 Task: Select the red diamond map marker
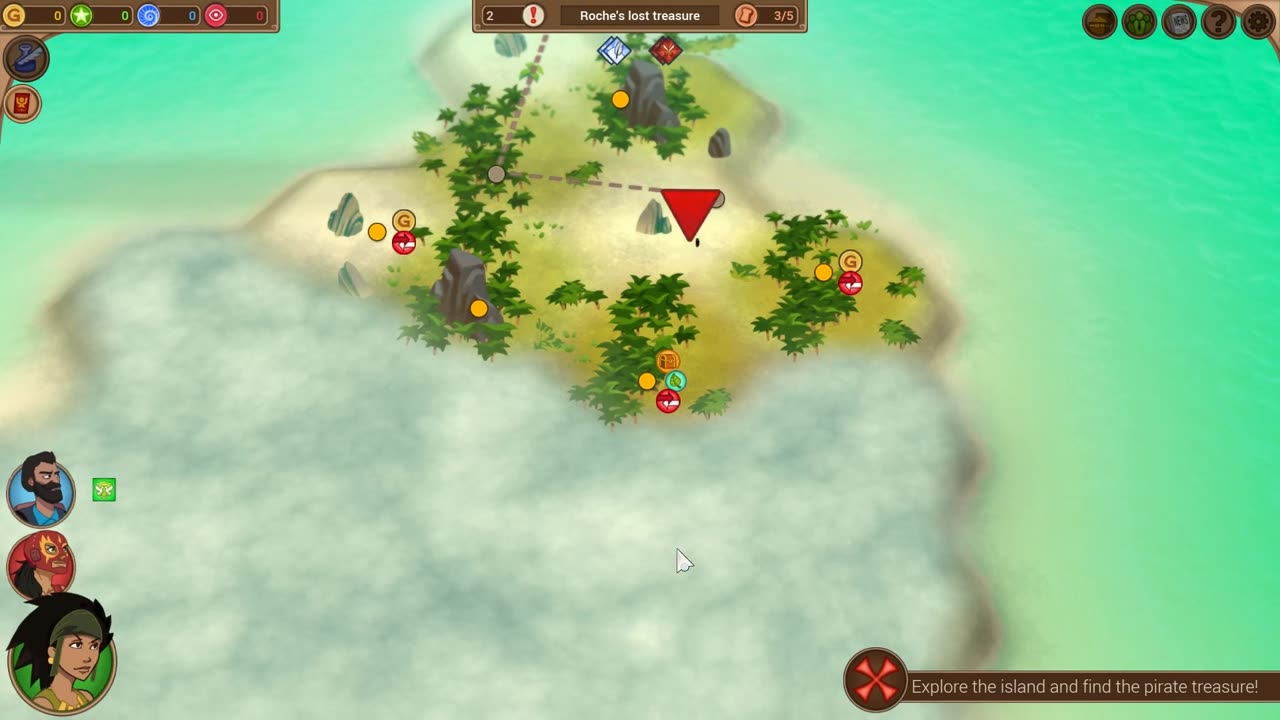(666, 50)
